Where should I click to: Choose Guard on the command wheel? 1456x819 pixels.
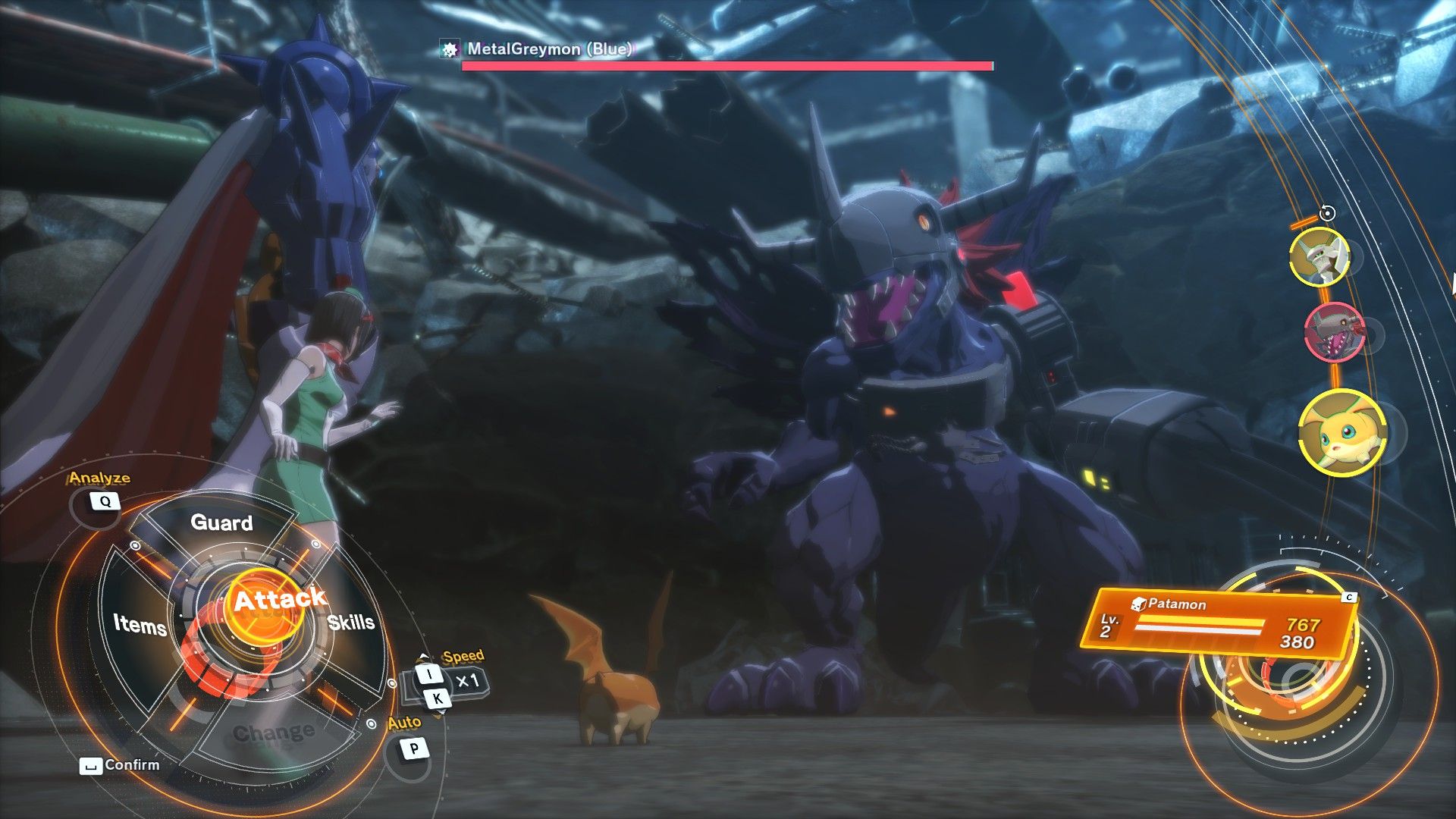click(x=221, y=522)
